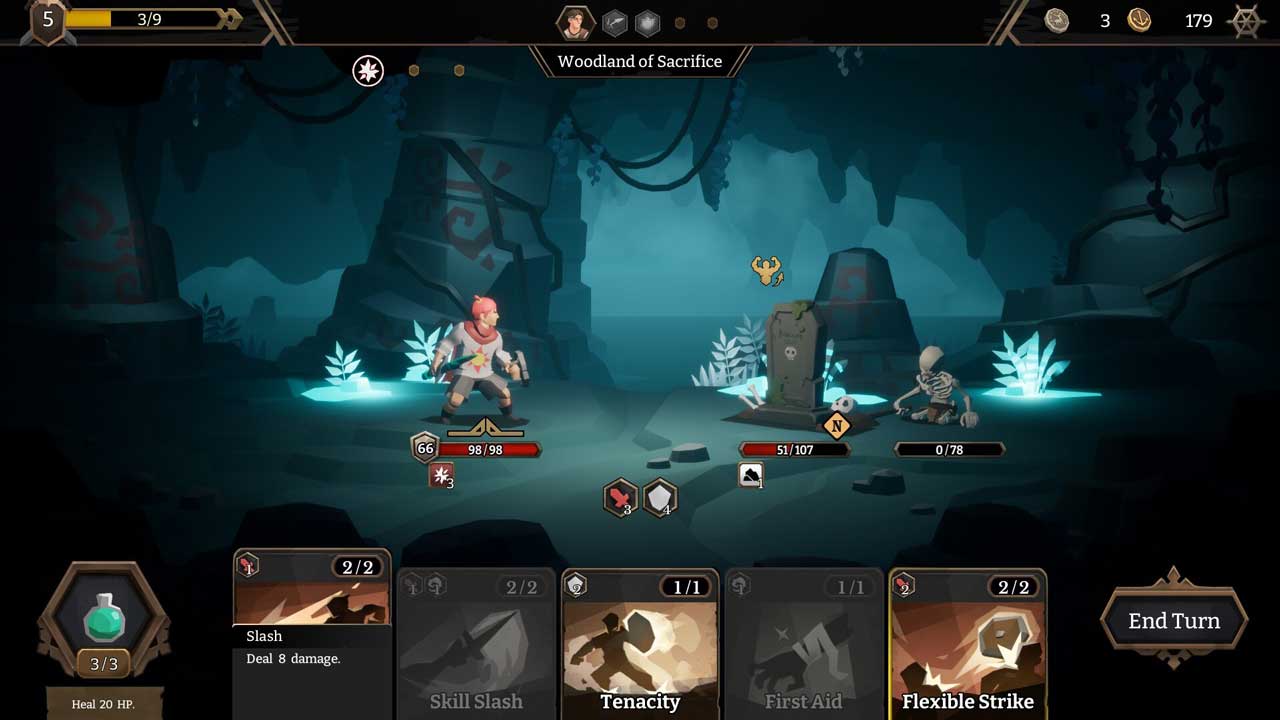This screenshot has height=720, width=1280.
Task: Inspect the enemy's status effect icon
Action: point(751,476)
